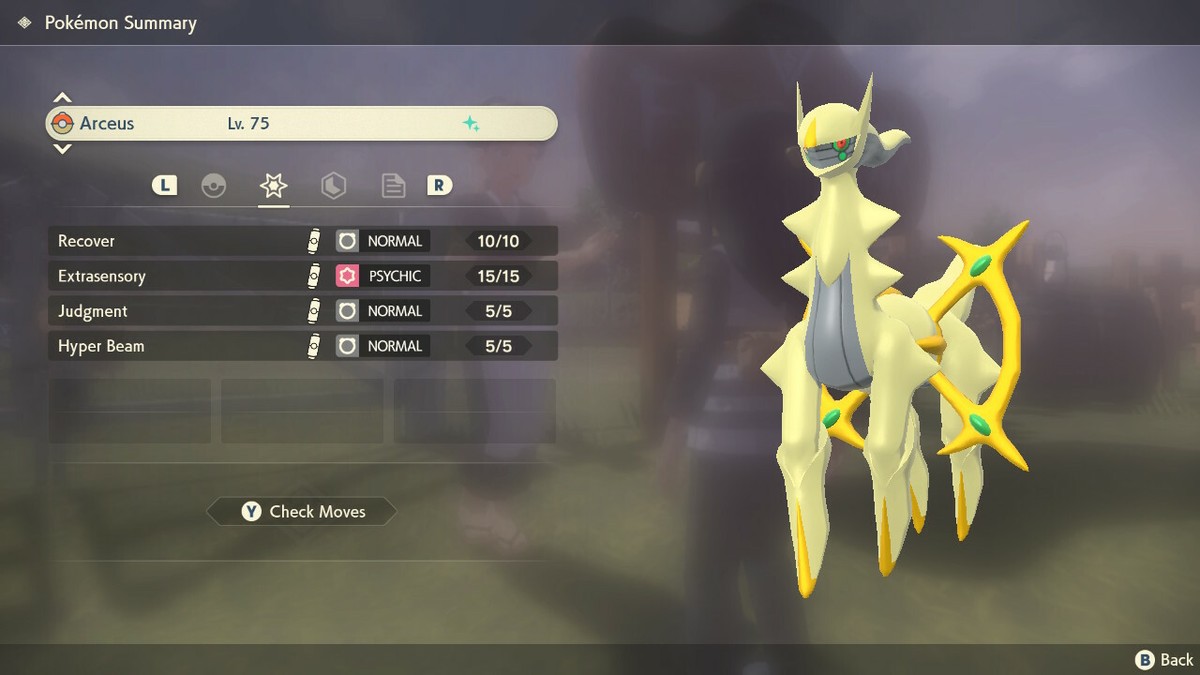The width and height of the screenshot is (1200, 675).
Task: Select the Arceus Lv. 75 name bar
Action: coord(302,124)
